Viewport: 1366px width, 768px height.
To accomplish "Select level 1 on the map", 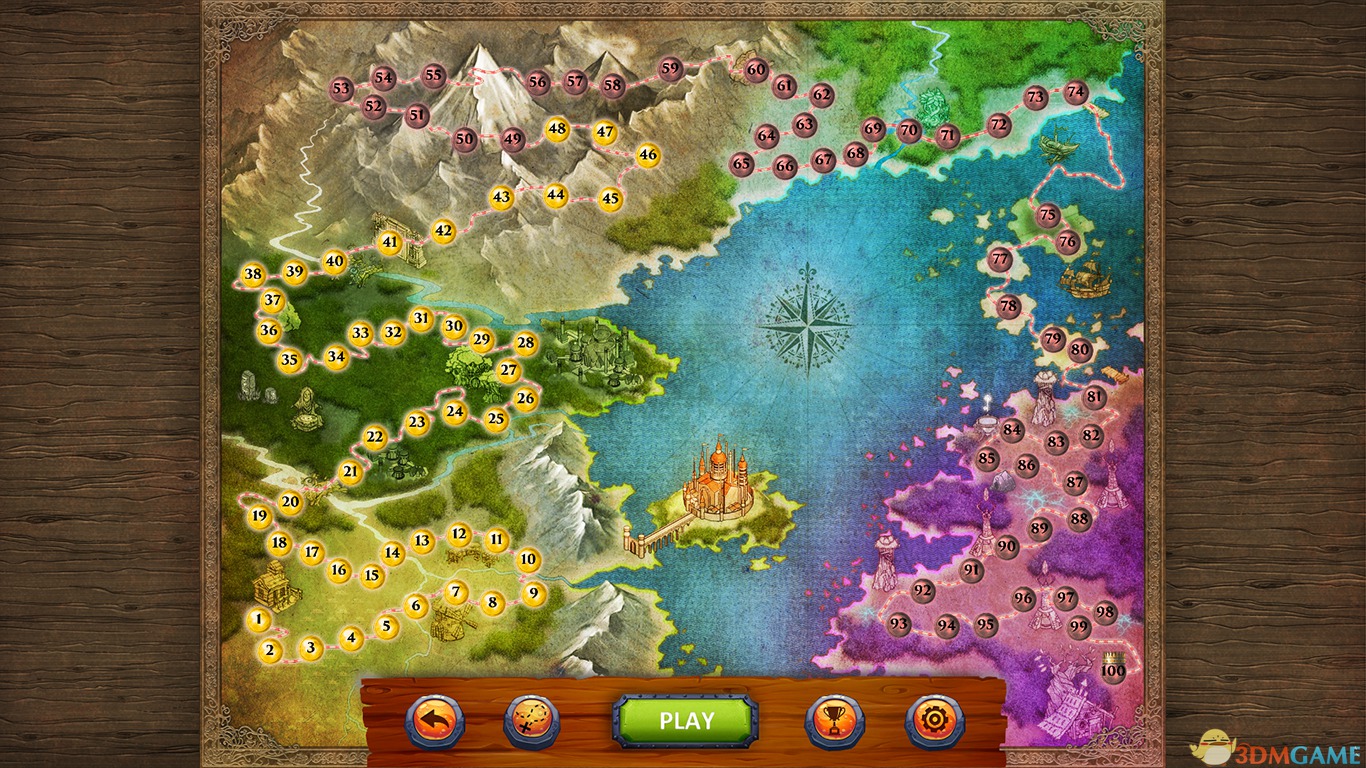I will click(259, 620).
